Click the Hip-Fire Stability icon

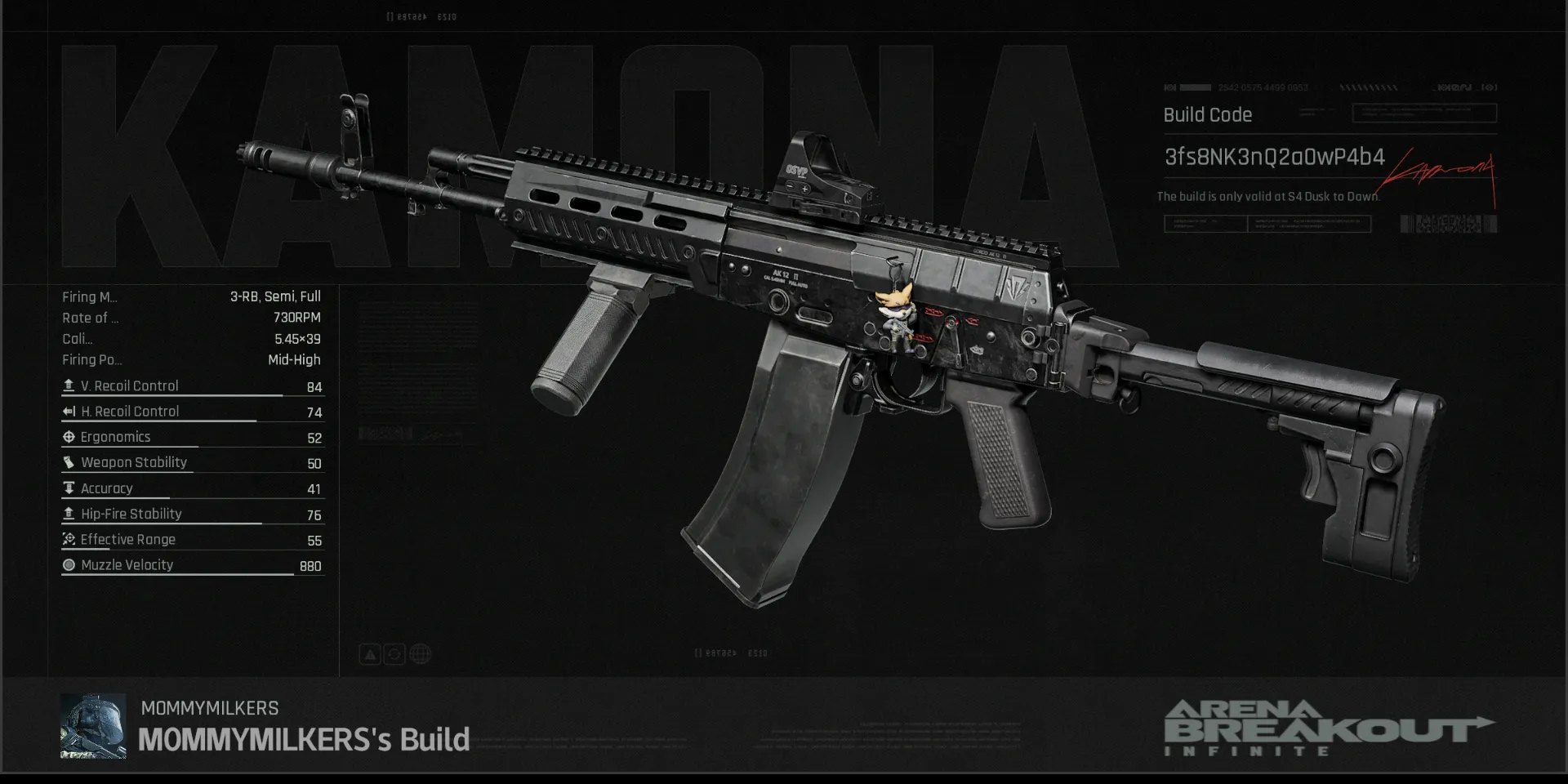click(x=69, y=513)
